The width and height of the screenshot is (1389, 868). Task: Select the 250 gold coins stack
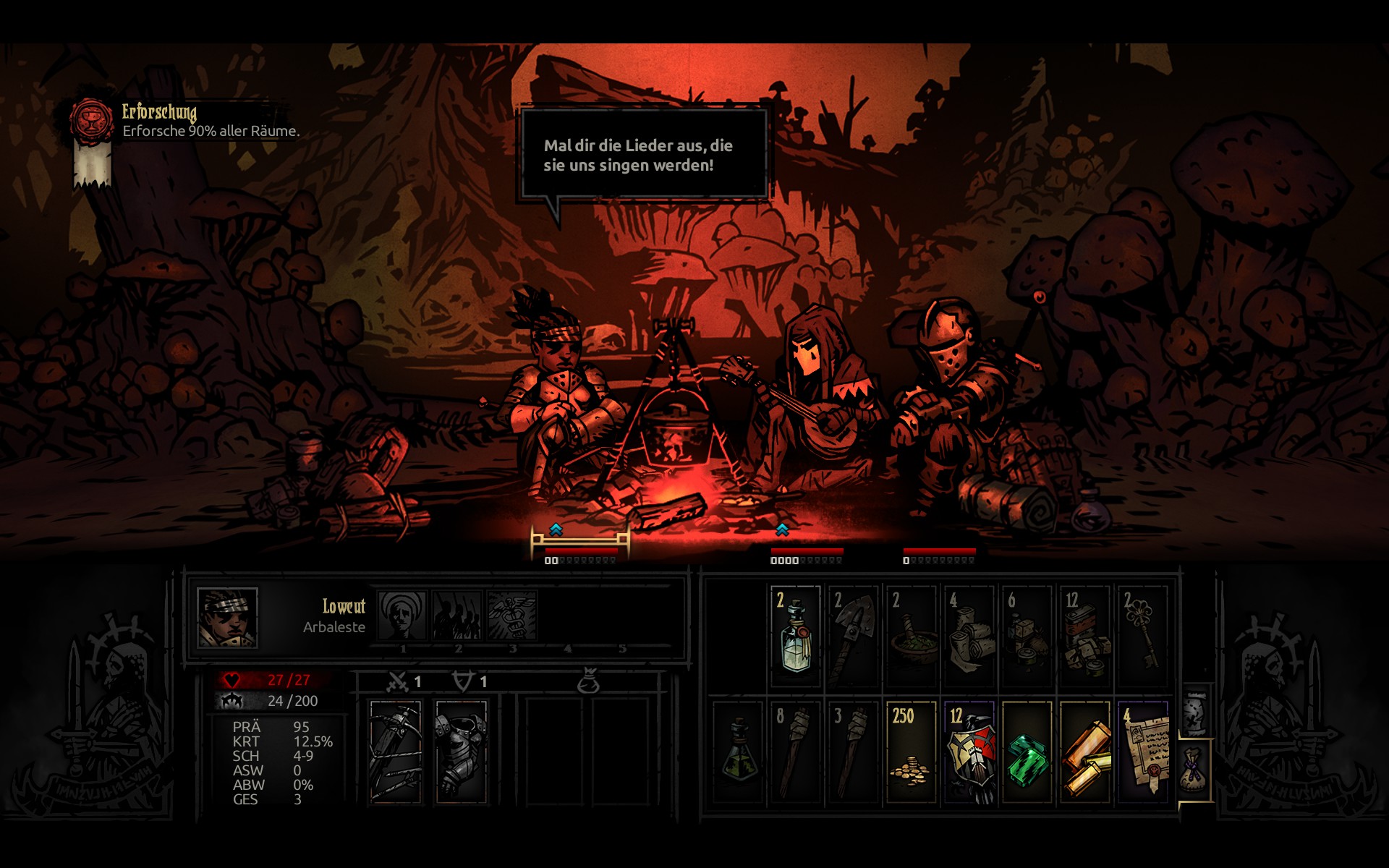pos(911,752)
